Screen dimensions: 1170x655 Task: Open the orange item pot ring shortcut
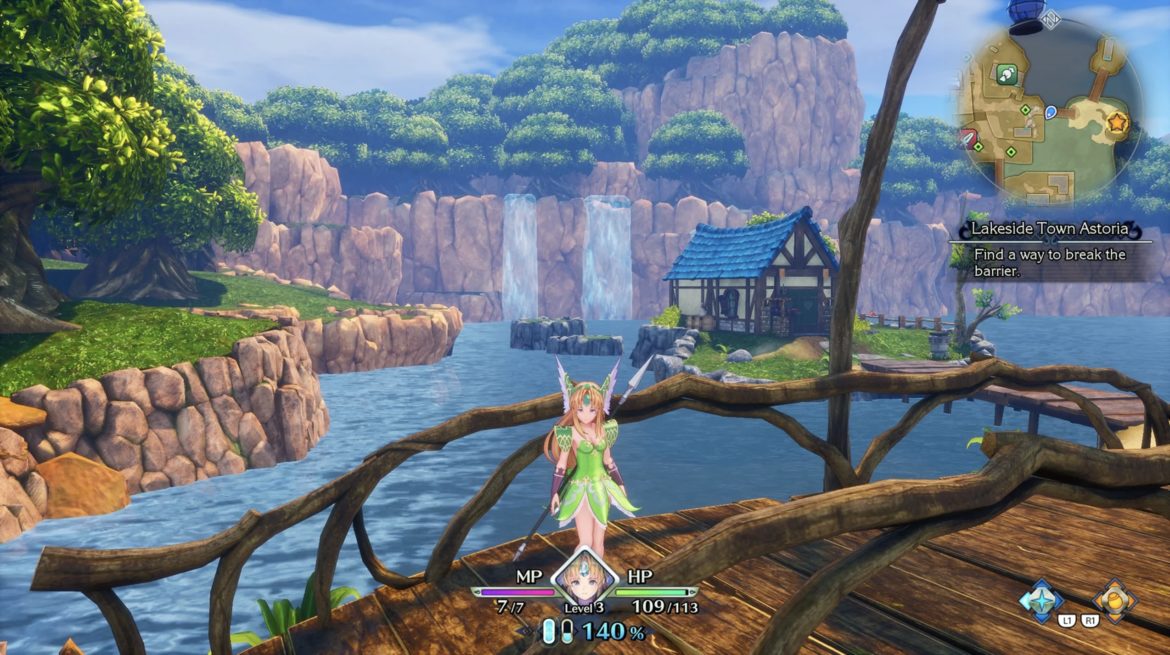(1114, 600)
